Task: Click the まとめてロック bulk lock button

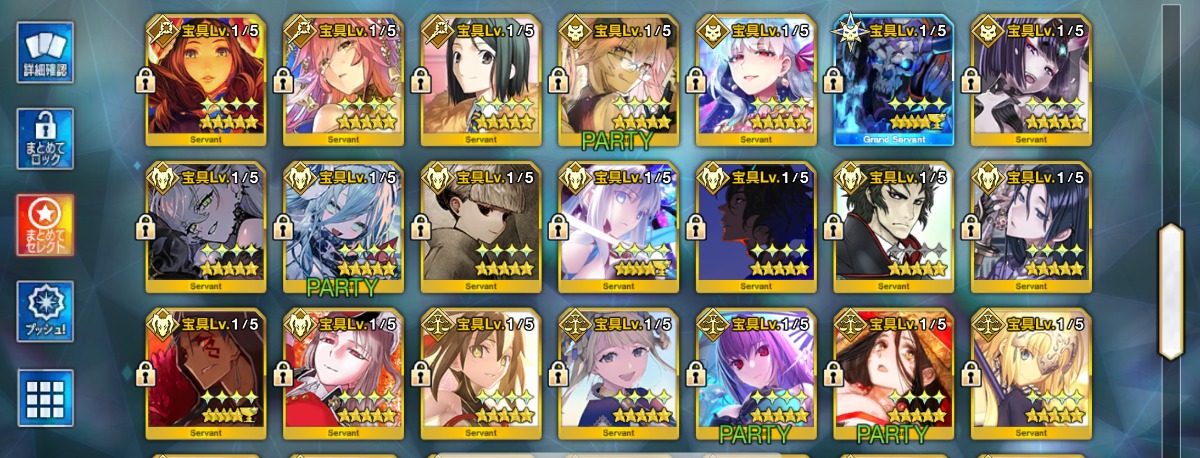Action: [x=45, y=139]
